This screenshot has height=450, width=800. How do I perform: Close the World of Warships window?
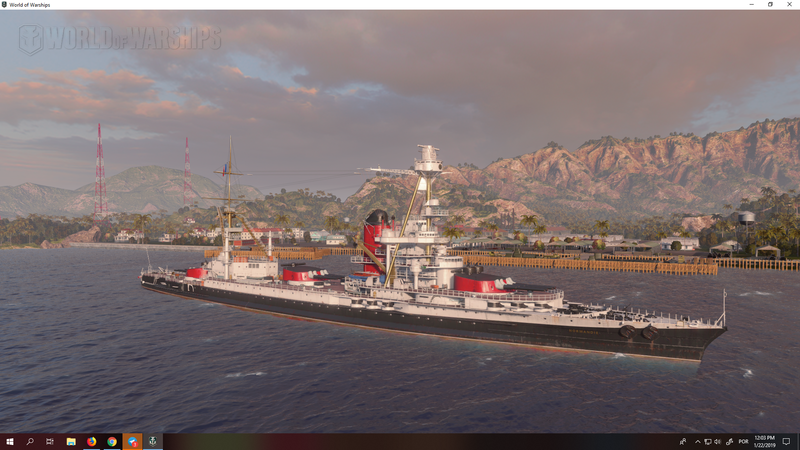coord(789,4)
